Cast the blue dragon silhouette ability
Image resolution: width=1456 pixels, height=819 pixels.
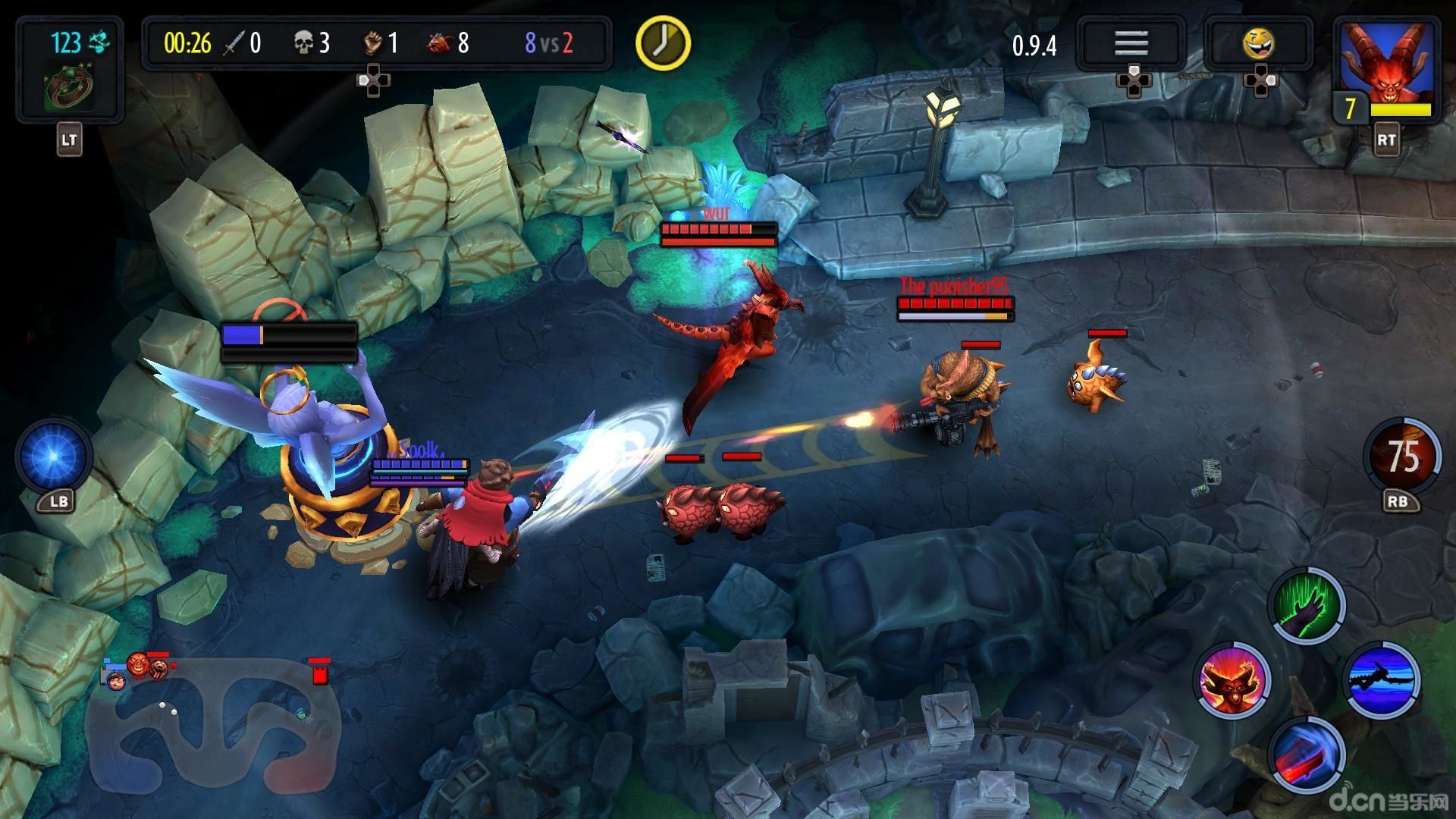tap(1382, 679)
